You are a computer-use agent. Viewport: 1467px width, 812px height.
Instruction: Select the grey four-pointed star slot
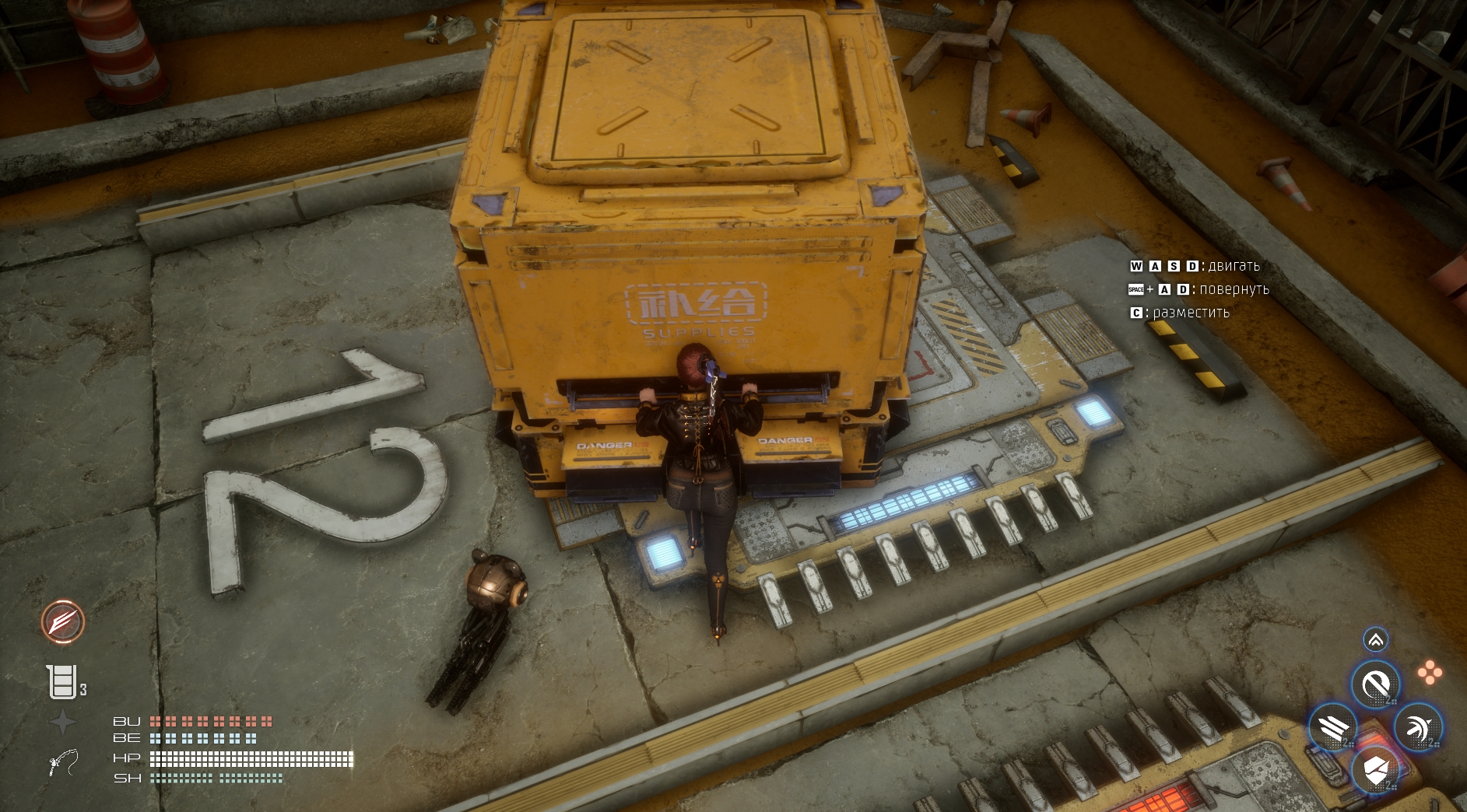point(62,722)
